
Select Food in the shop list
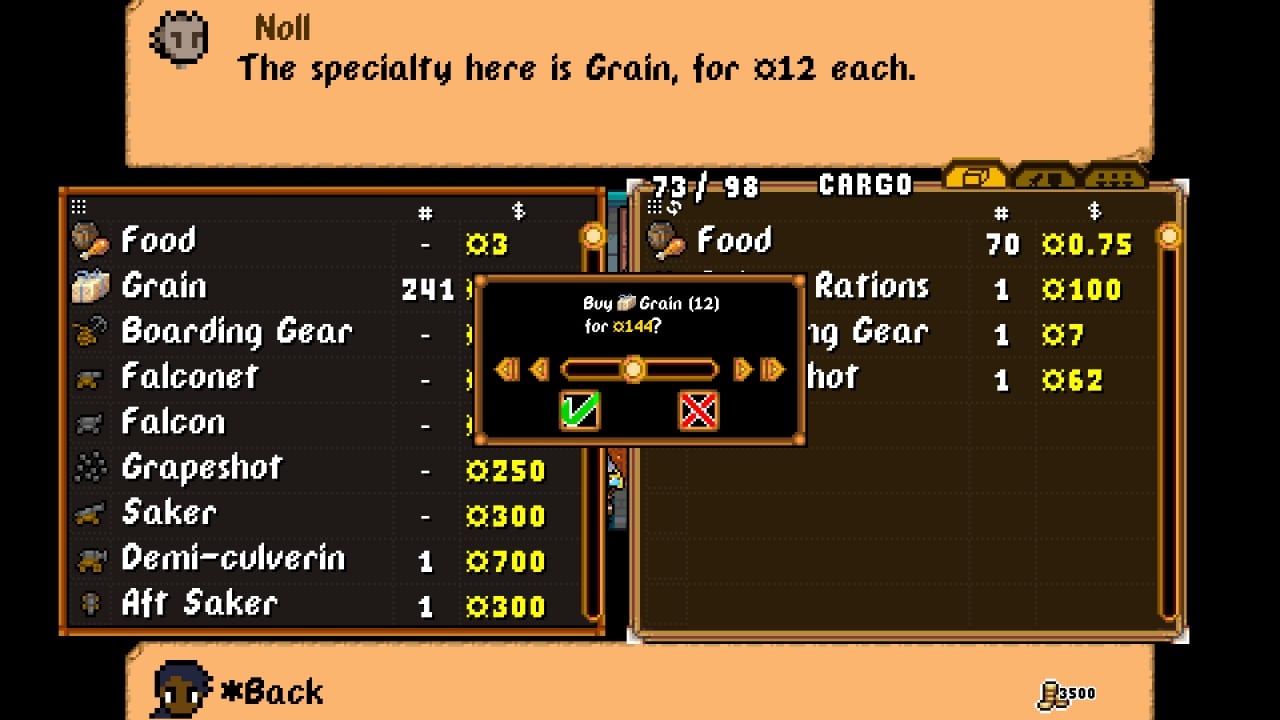click(x=160, y=241)
